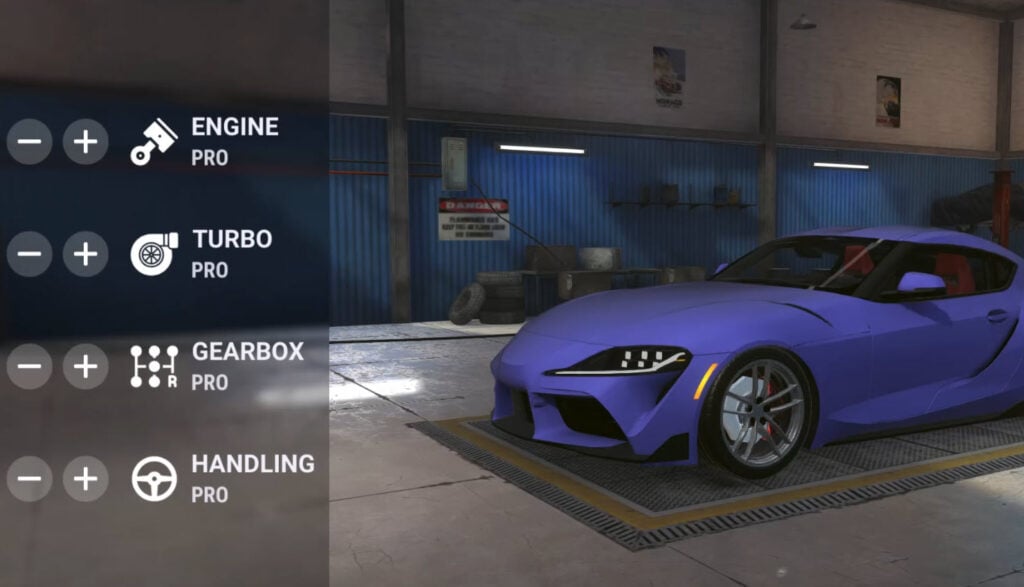This screenshot has height=587, width=1024.
Task: Select the Engine piston icon
Action: pyautogui.click(x=154, y=142)
